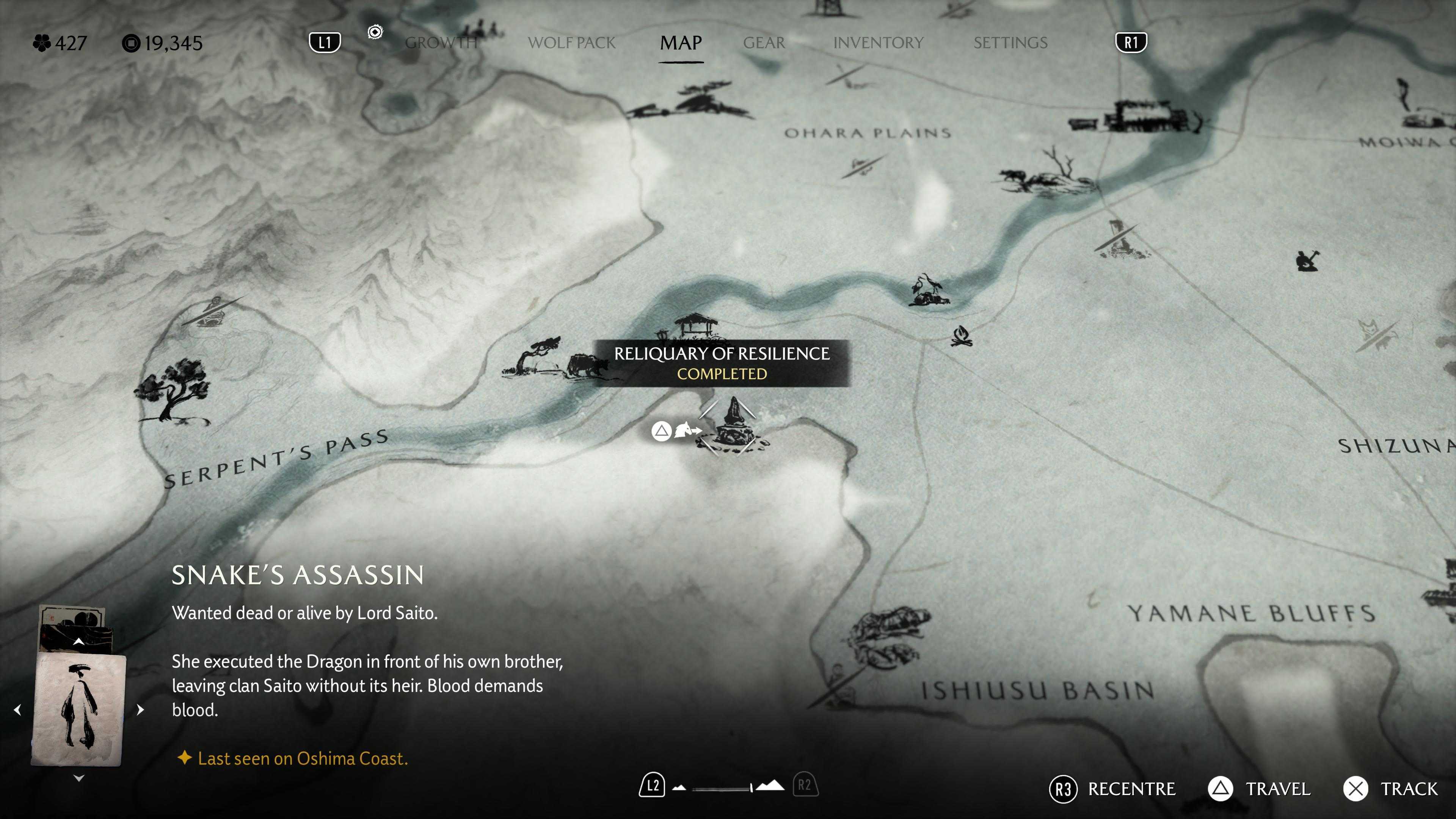Cycle to the next card with right arrow
Image resolution: width=1456 pixels, height=819 pixels.
point(140,710)
